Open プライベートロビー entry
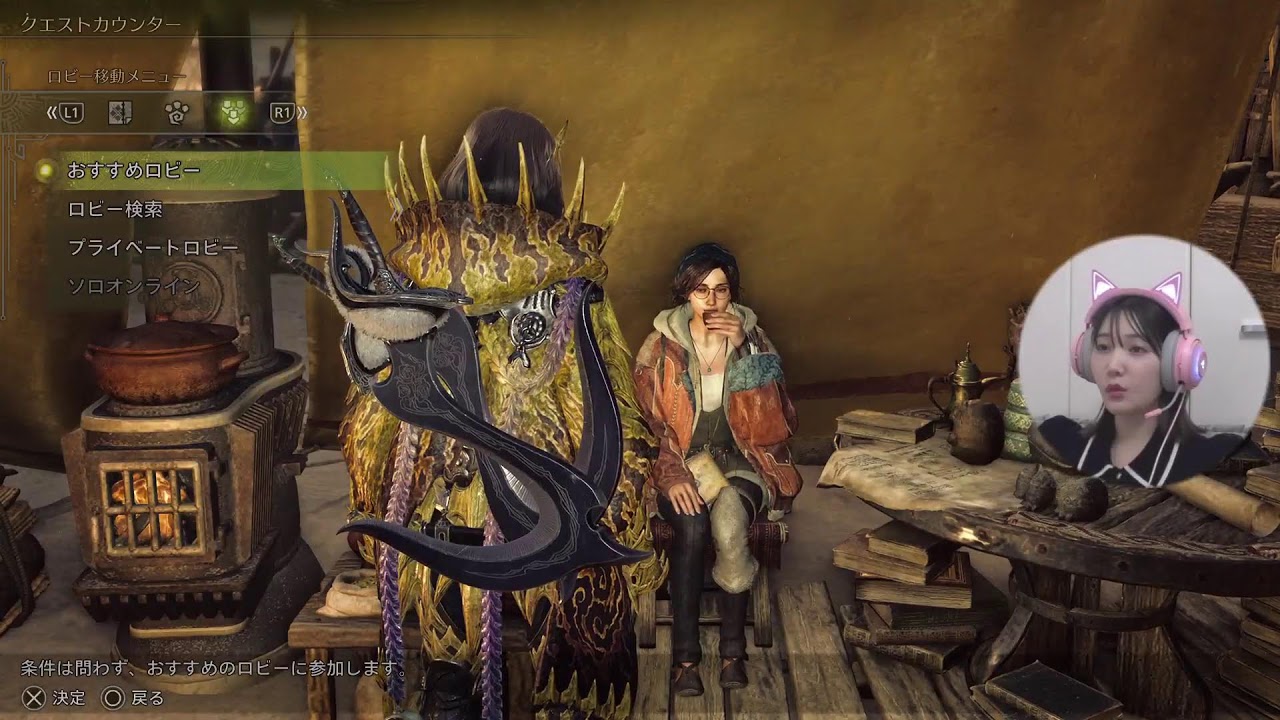 coord(153,248)
